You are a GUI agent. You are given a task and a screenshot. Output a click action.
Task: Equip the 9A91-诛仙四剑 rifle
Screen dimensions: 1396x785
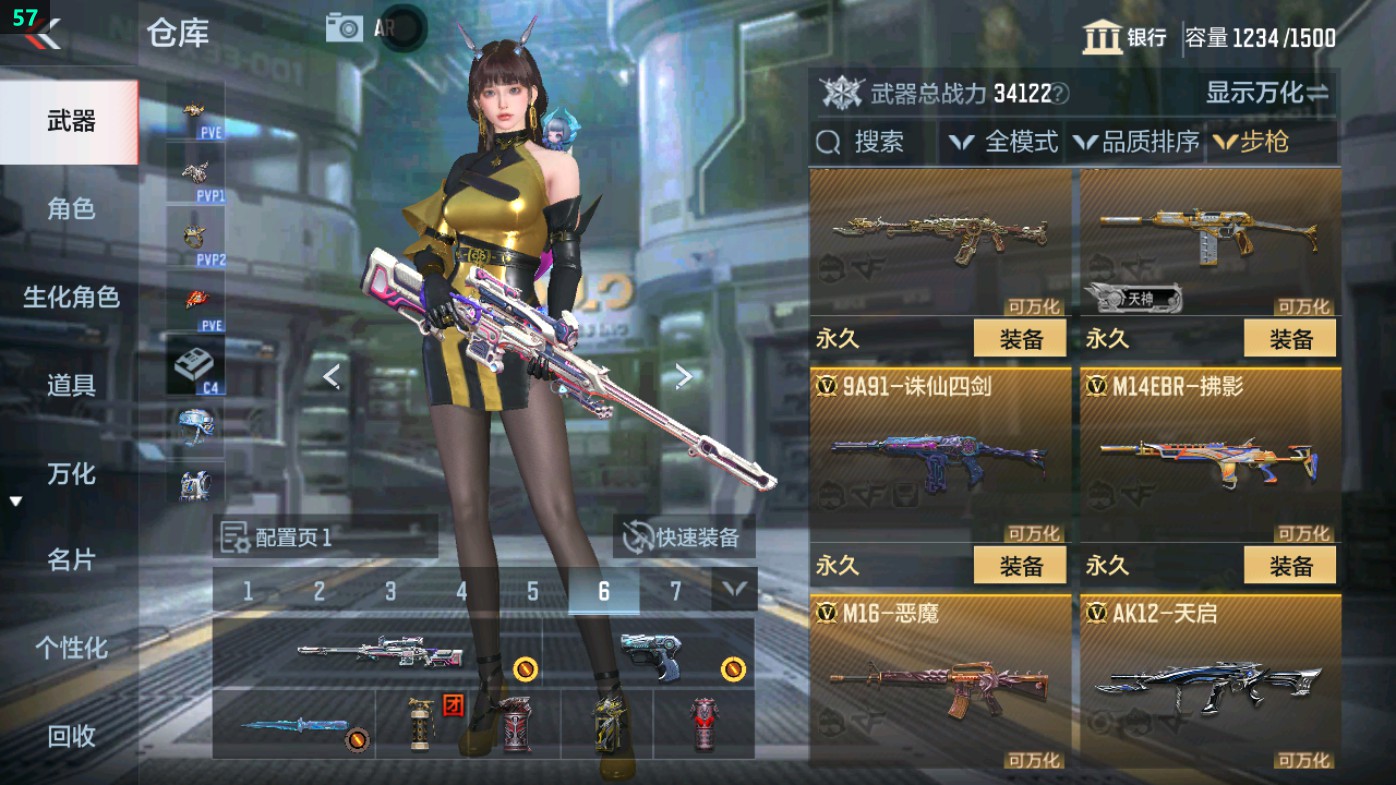(1019, 565)
